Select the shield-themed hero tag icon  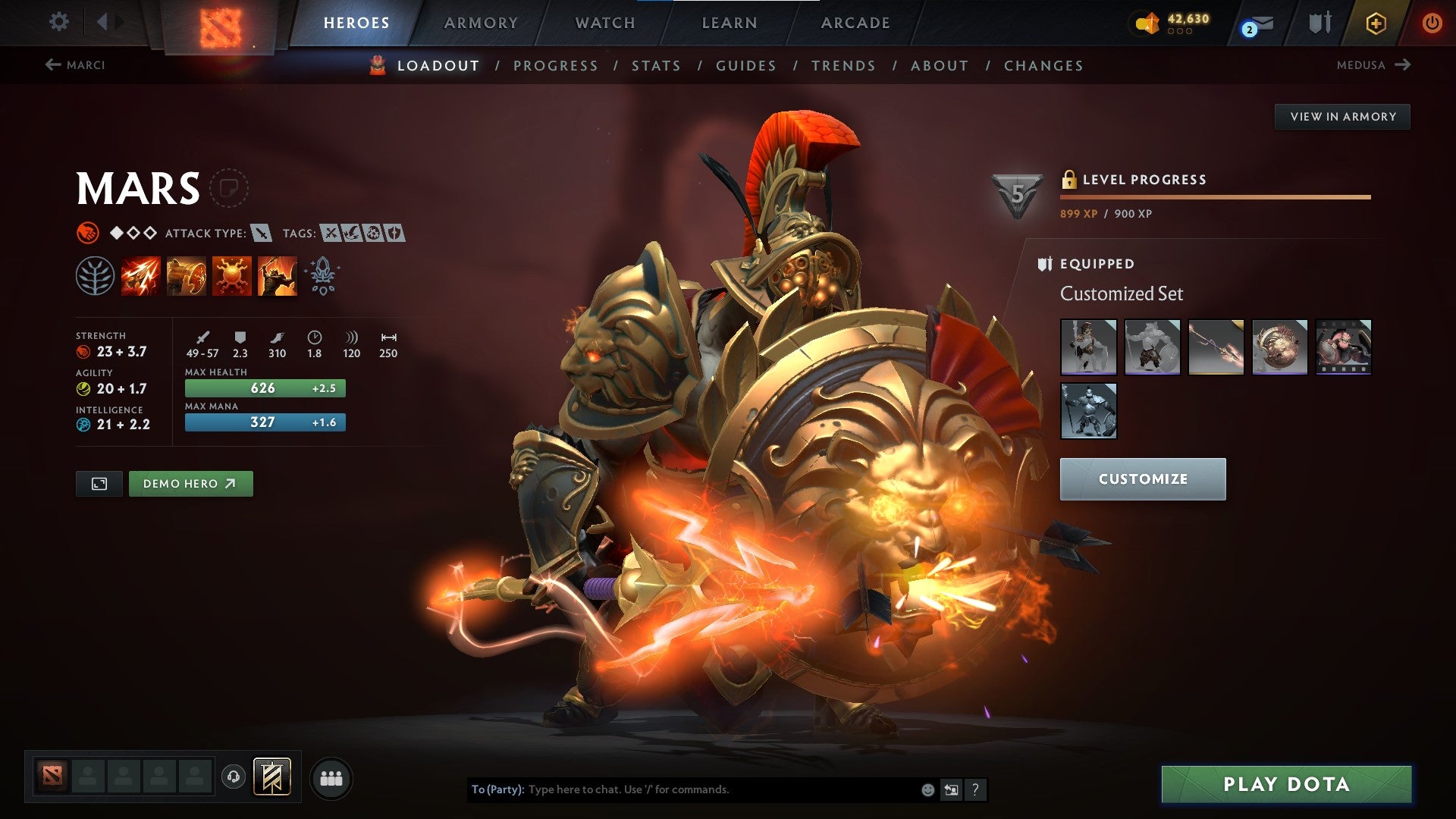point(394,234)
